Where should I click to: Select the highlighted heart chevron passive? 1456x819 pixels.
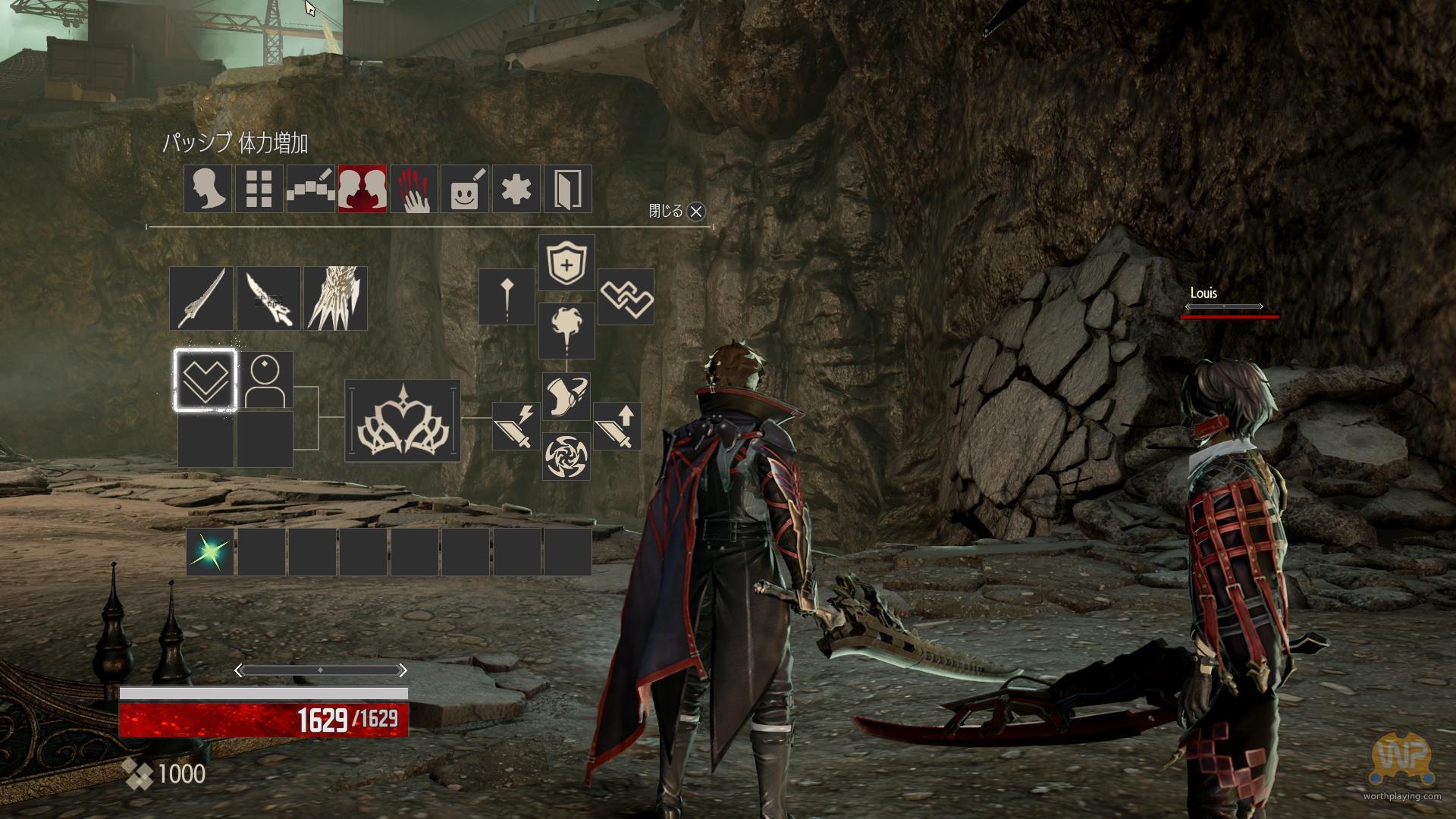pos(205,380)
